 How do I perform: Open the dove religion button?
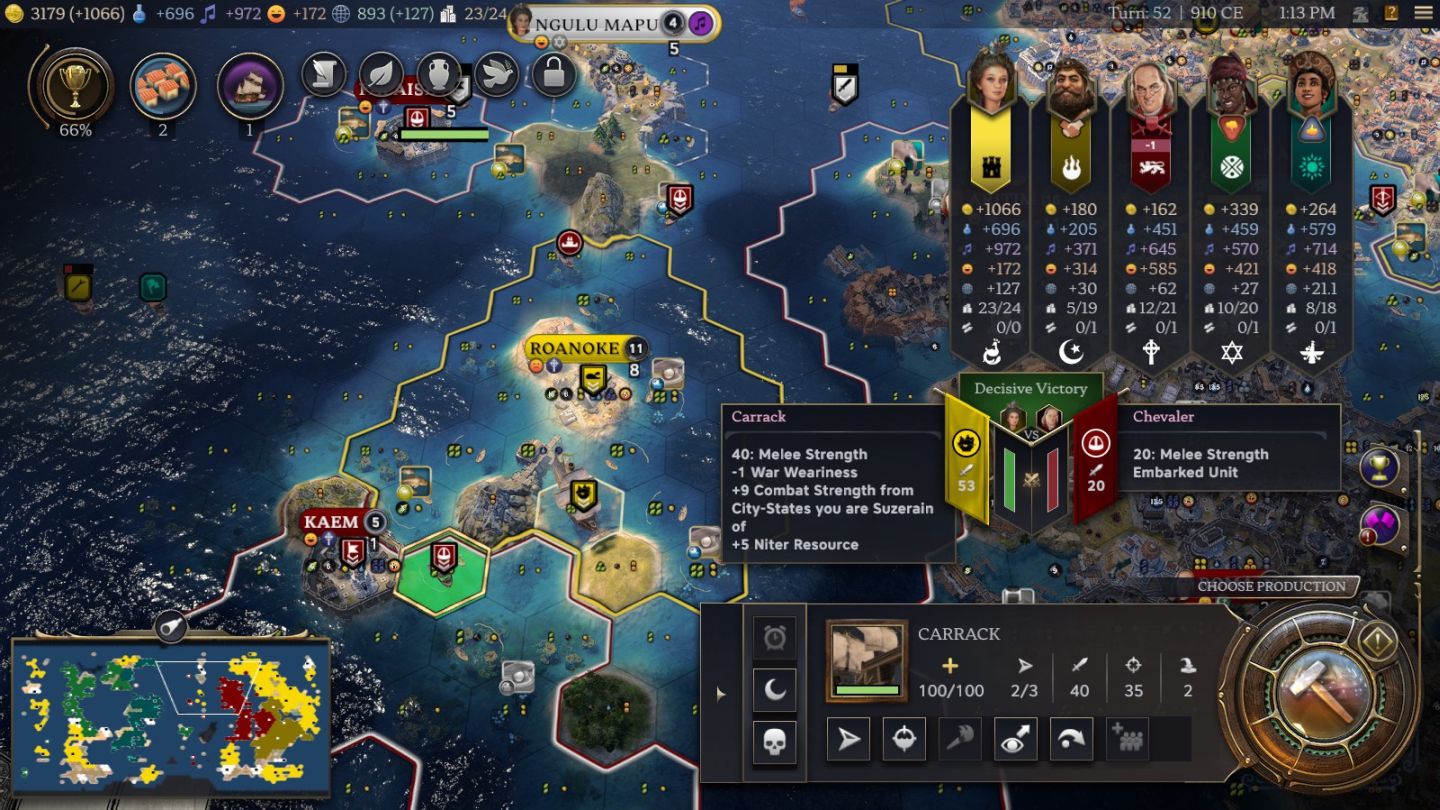[496, 74]
